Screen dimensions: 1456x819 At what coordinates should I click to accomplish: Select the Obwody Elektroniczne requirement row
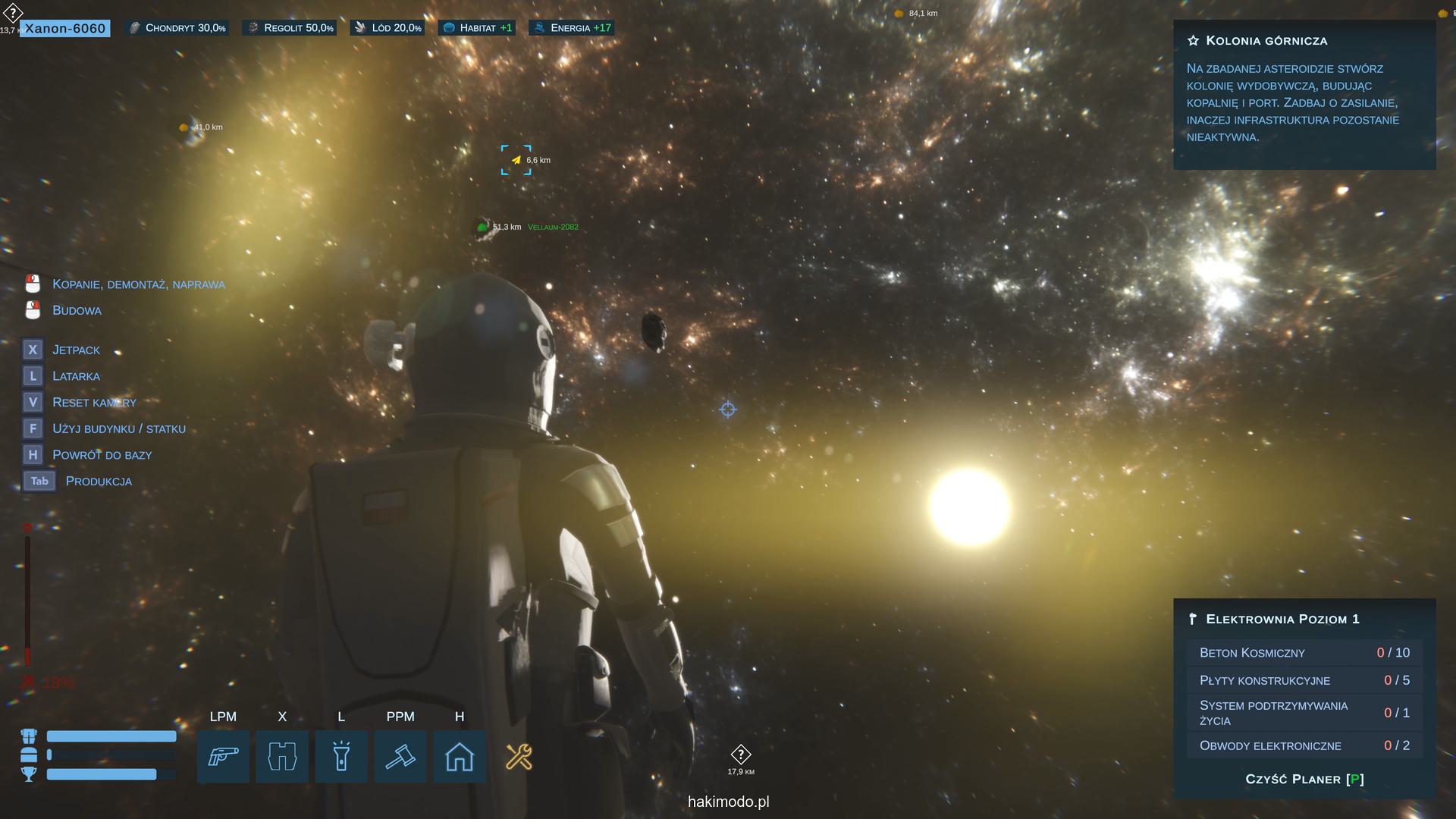[1304, 745]
